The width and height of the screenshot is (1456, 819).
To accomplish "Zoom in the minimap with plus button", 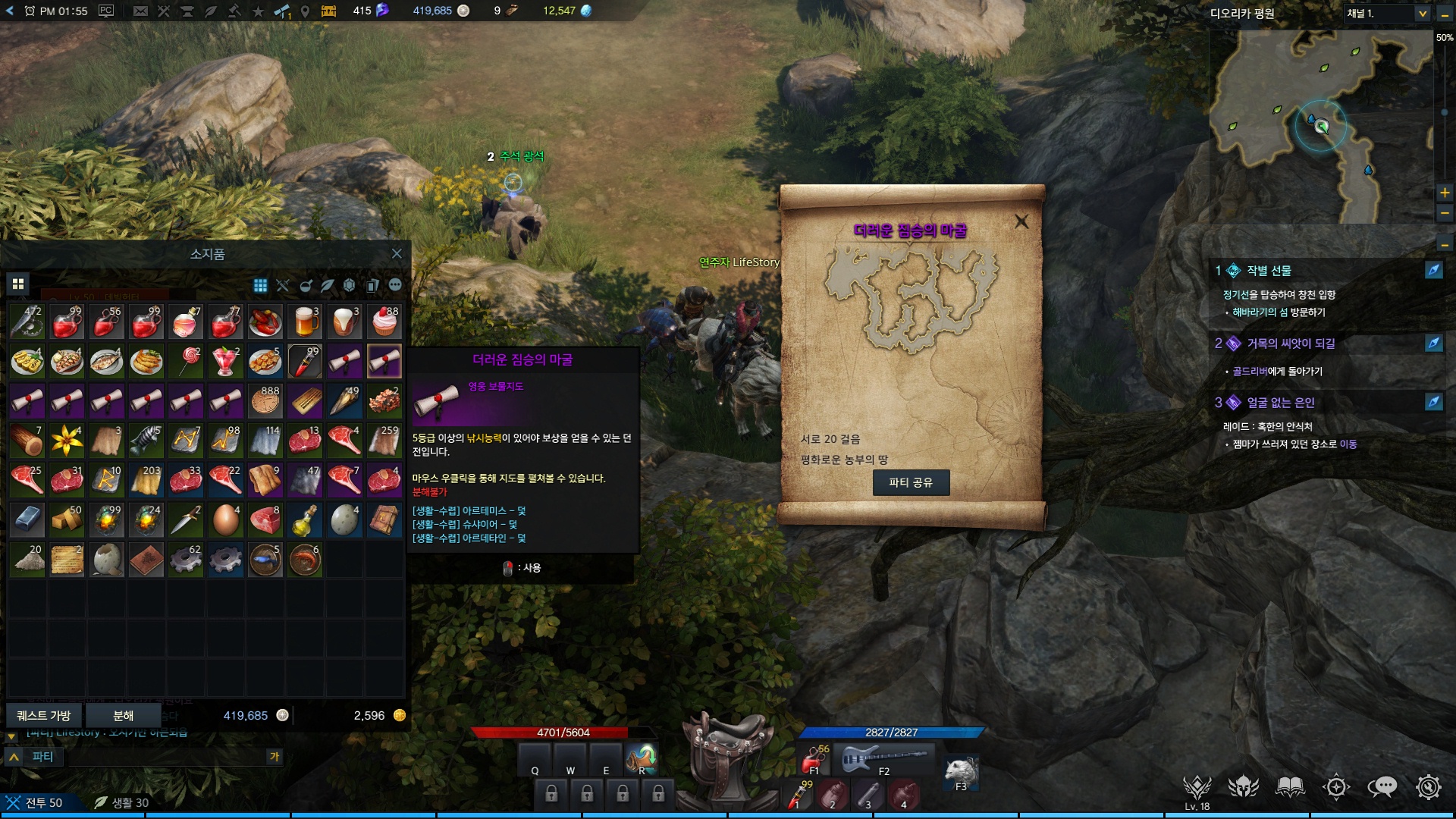I will [1445, 193].
